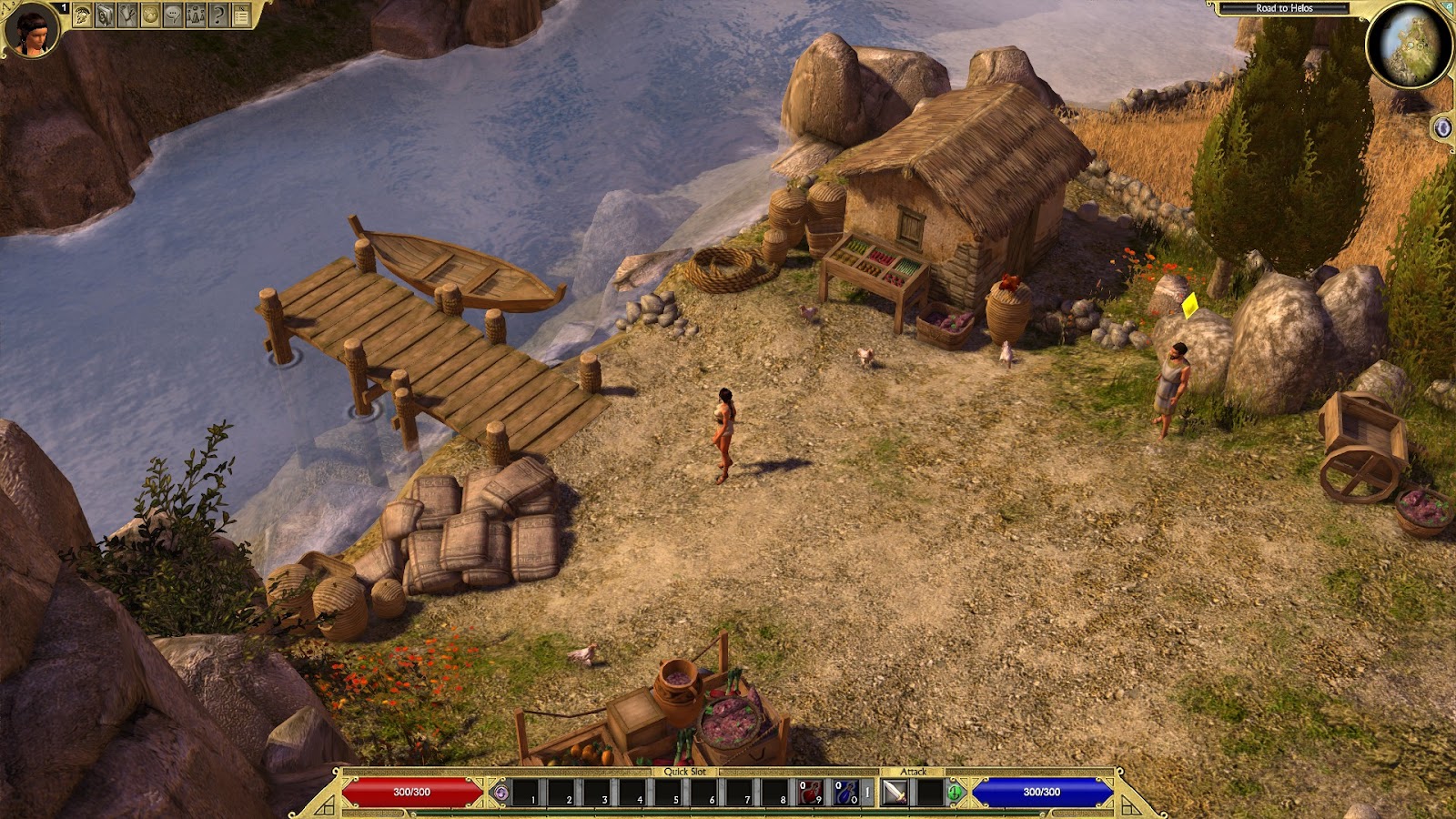This screenshot has height=819, width=1456.
Task: Click the purple swirl quick slot button
Action: (500, 793)
